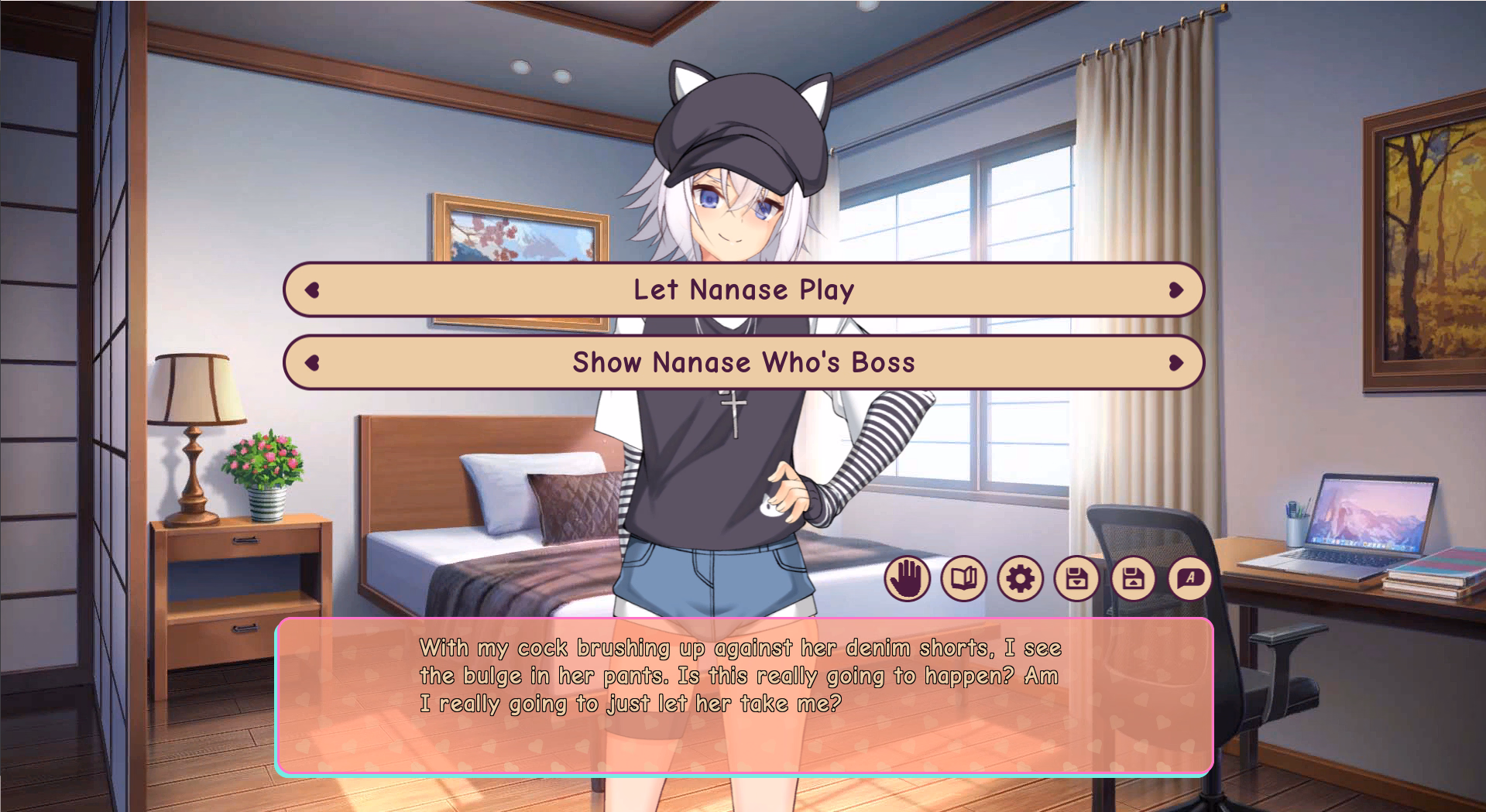Open settings with the gear icon
The image size is (1486, 812).
[1020, 578]
